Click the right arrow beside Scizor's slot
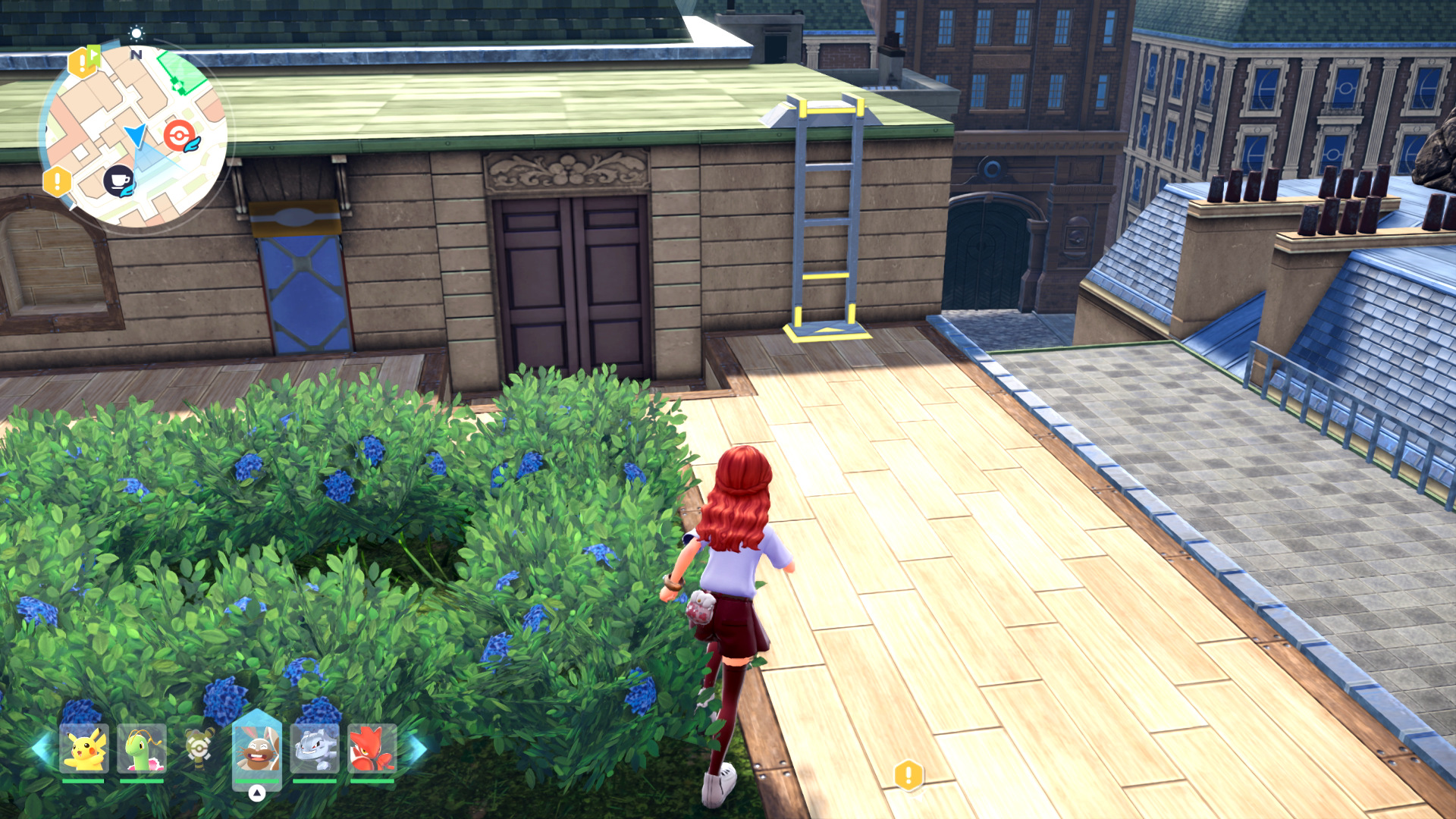The width and height of the screenshot is (1456, 819). click(x=417, y=748)
